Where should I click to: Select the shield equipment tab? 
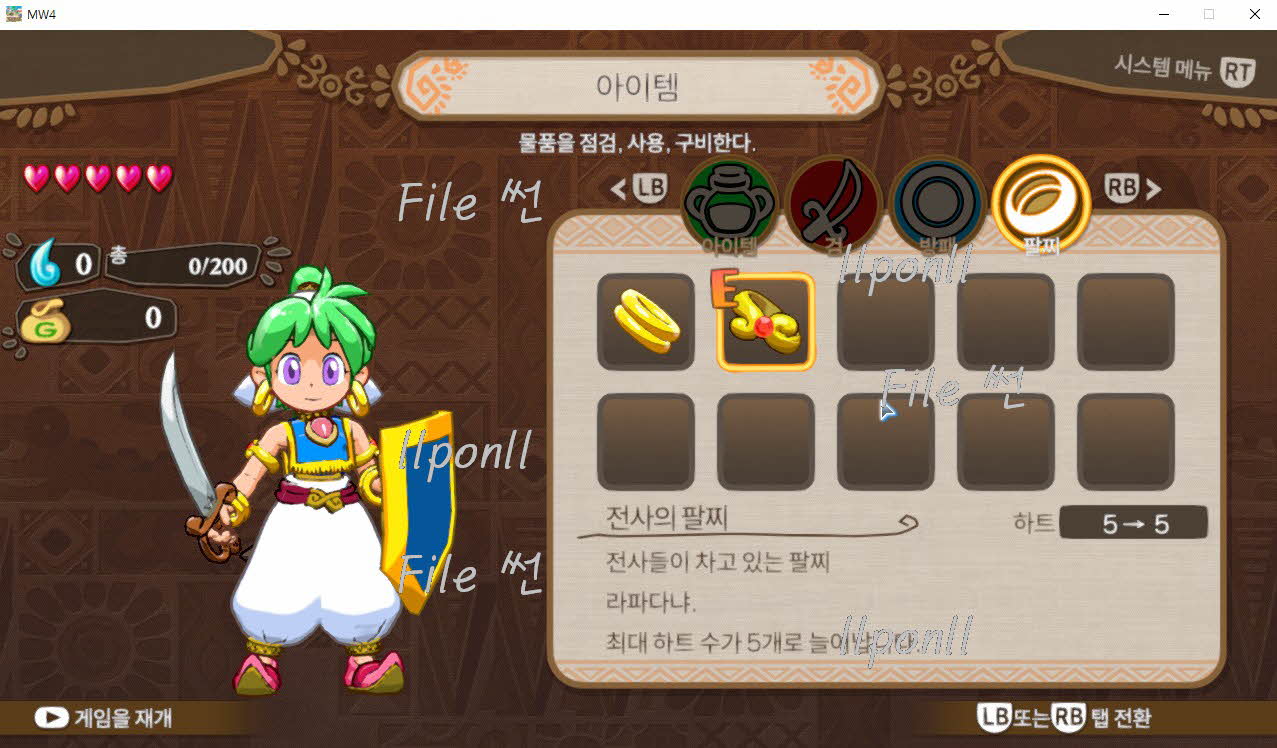(937, 205)
